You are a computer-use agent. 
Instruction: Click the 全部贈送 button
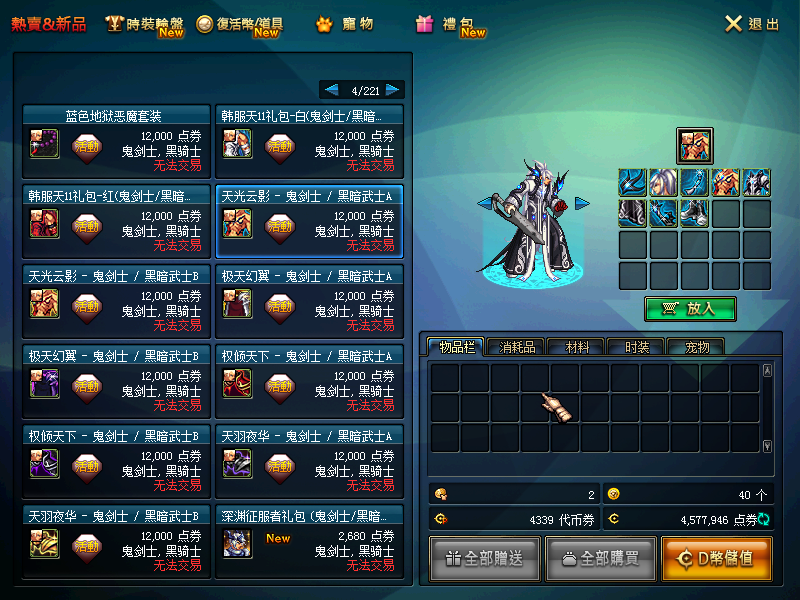coord(485,558)
